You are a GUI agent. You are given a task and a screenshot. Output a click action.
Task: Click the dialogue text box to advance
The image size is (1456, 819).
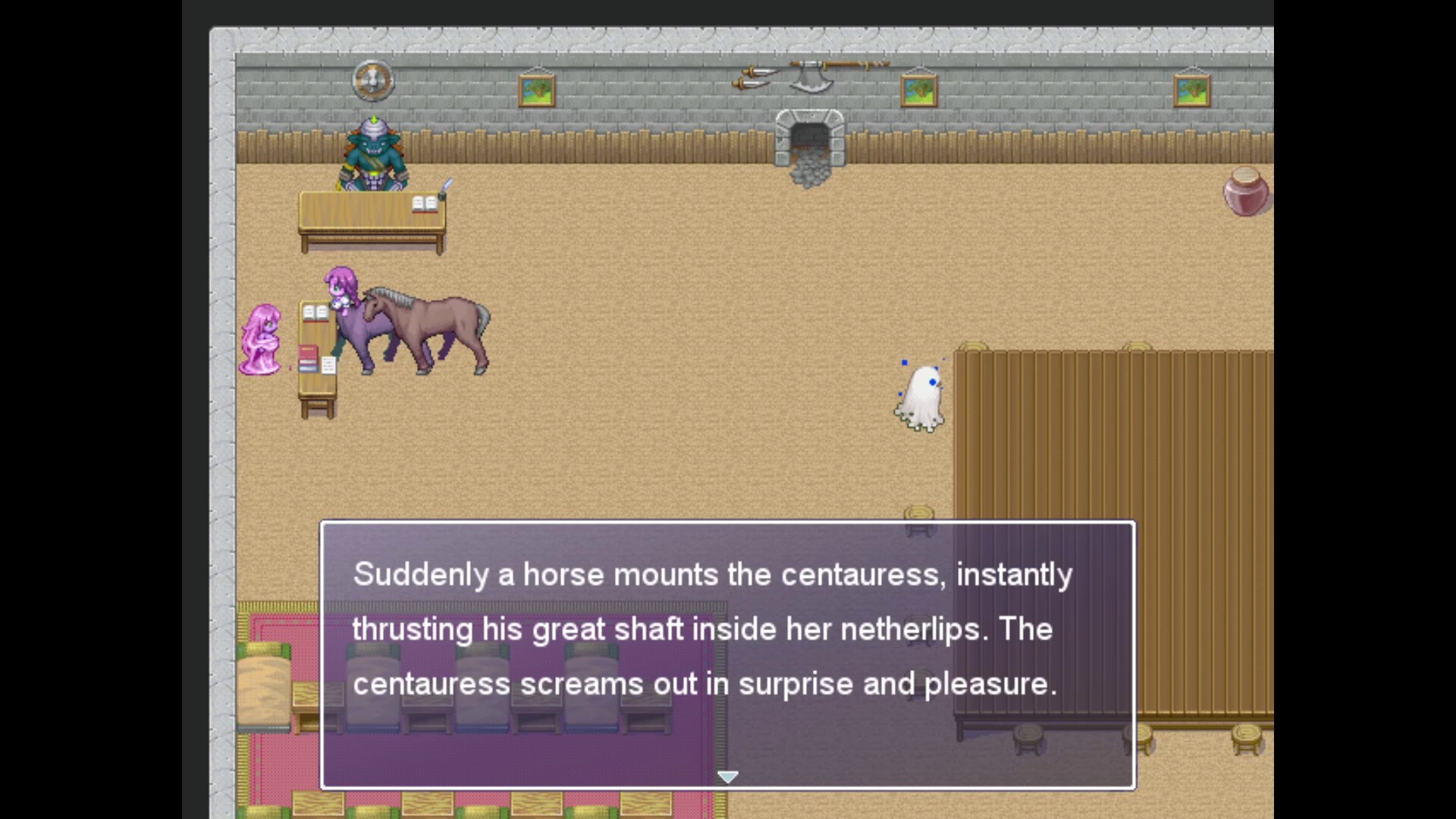726,652
